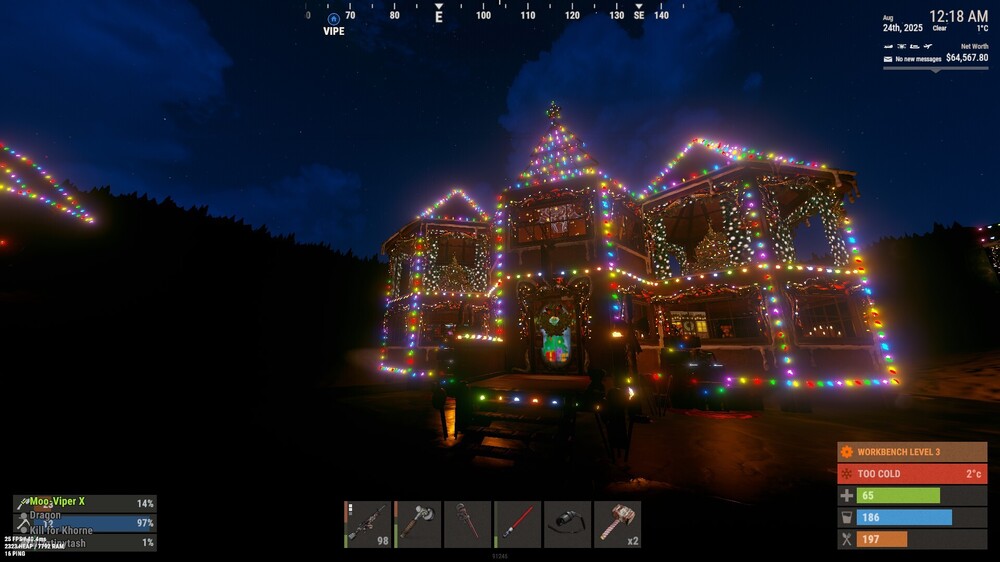This screenshot has width=1000, height=562.
Task: Open the messages envelope icon
Action: click(x=888, y=59)
